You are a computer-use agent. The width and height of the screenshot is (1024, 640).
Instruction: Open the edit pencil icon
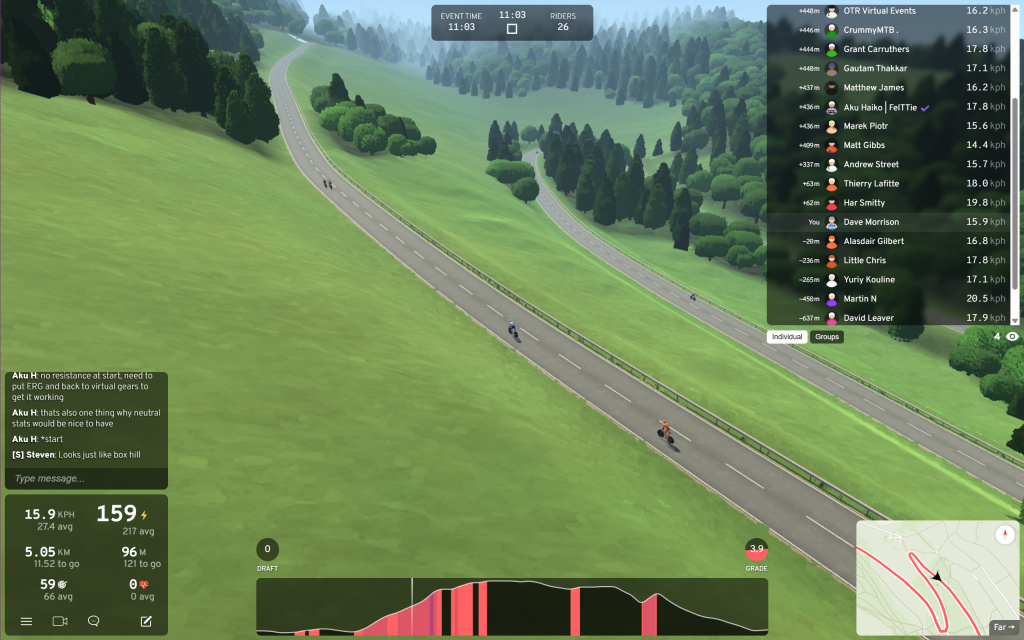pyautogui.click(x=146, y=621)
